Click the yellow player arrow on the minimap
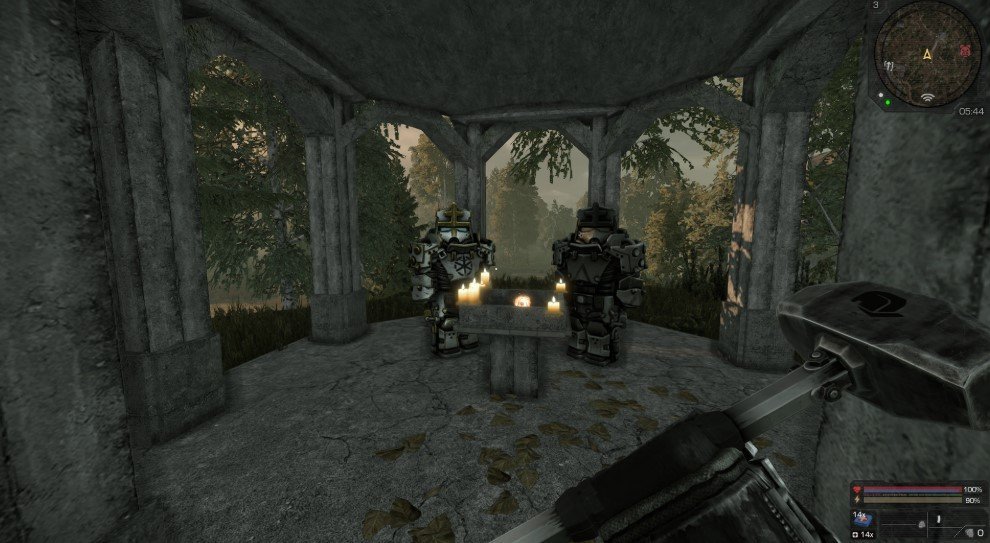990x543 pixels. 928,53
